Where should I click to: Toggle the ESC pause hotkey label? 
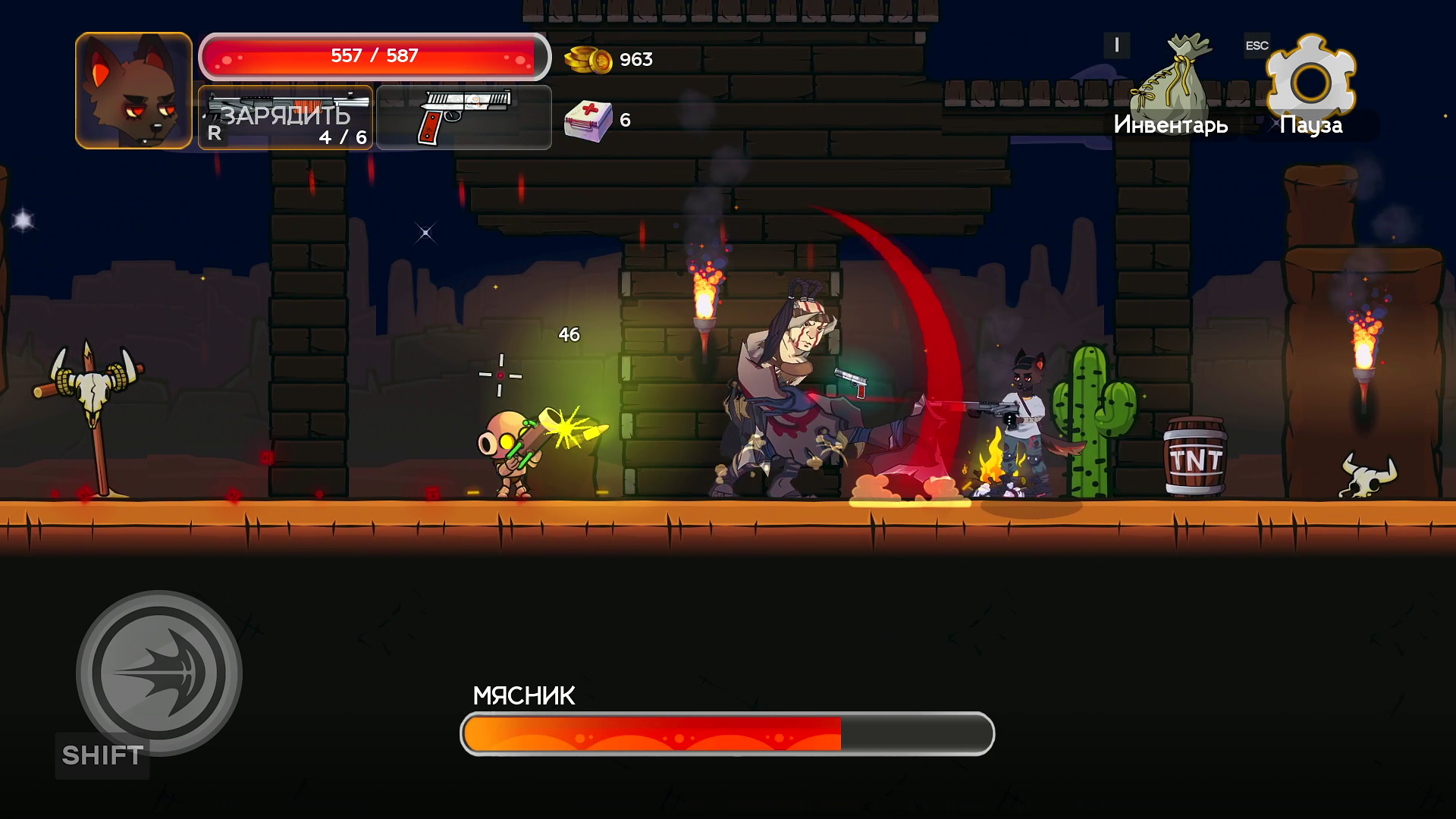1257,45
